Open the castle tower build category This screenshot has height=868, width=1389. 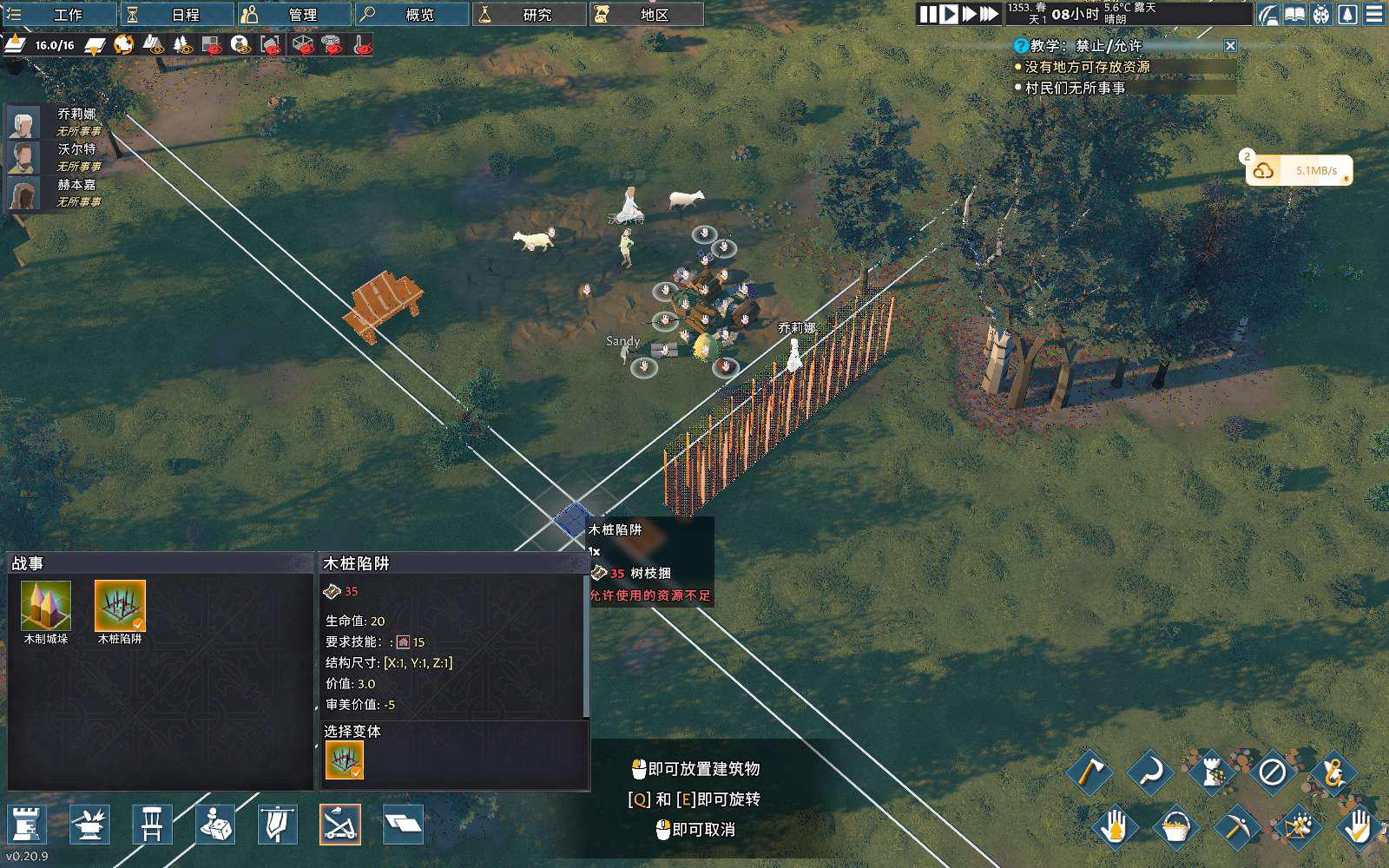pos(27,824)
